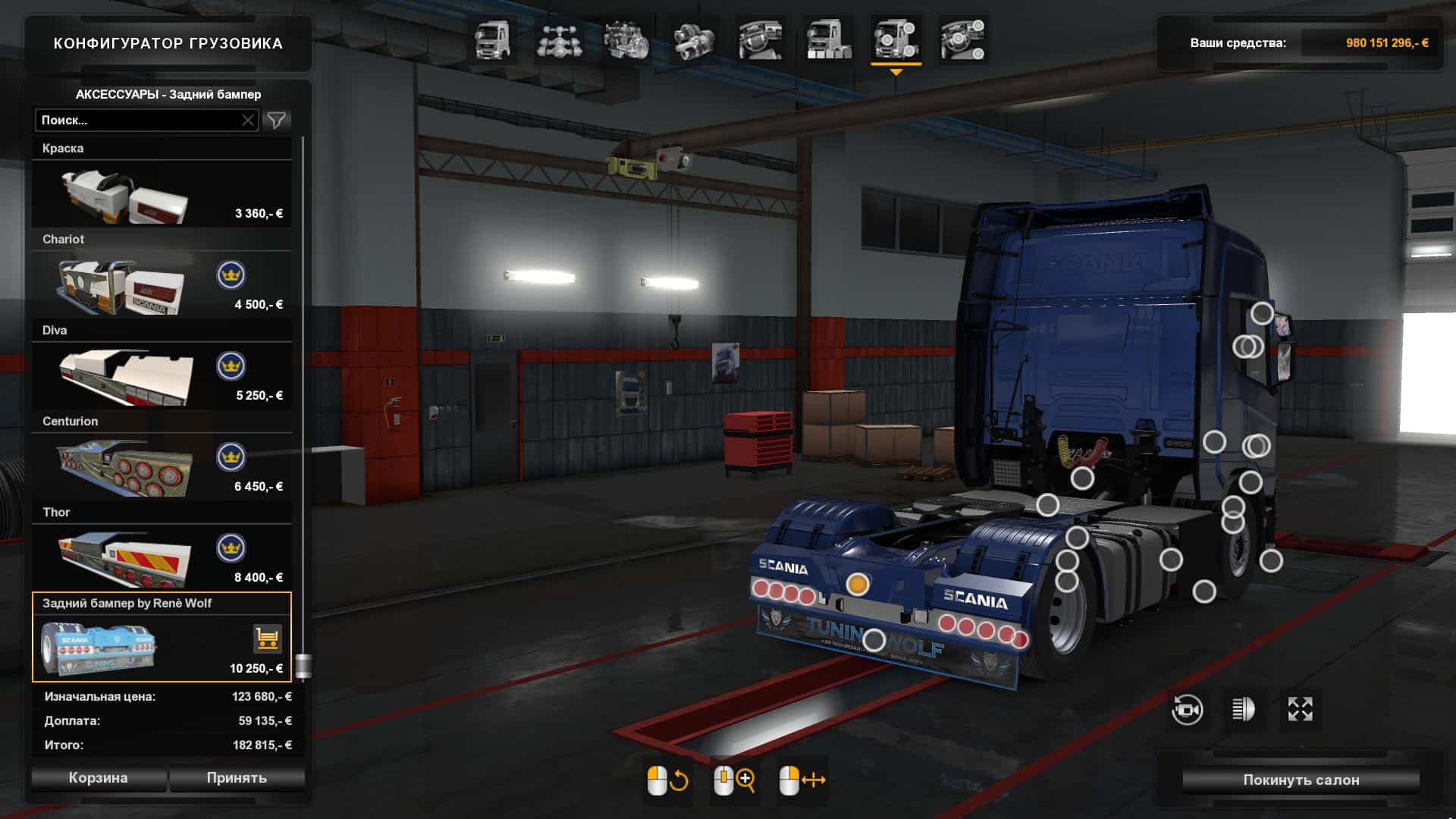Open the chassis axle configuration tab
The image size is (1456, 819).
559,39
